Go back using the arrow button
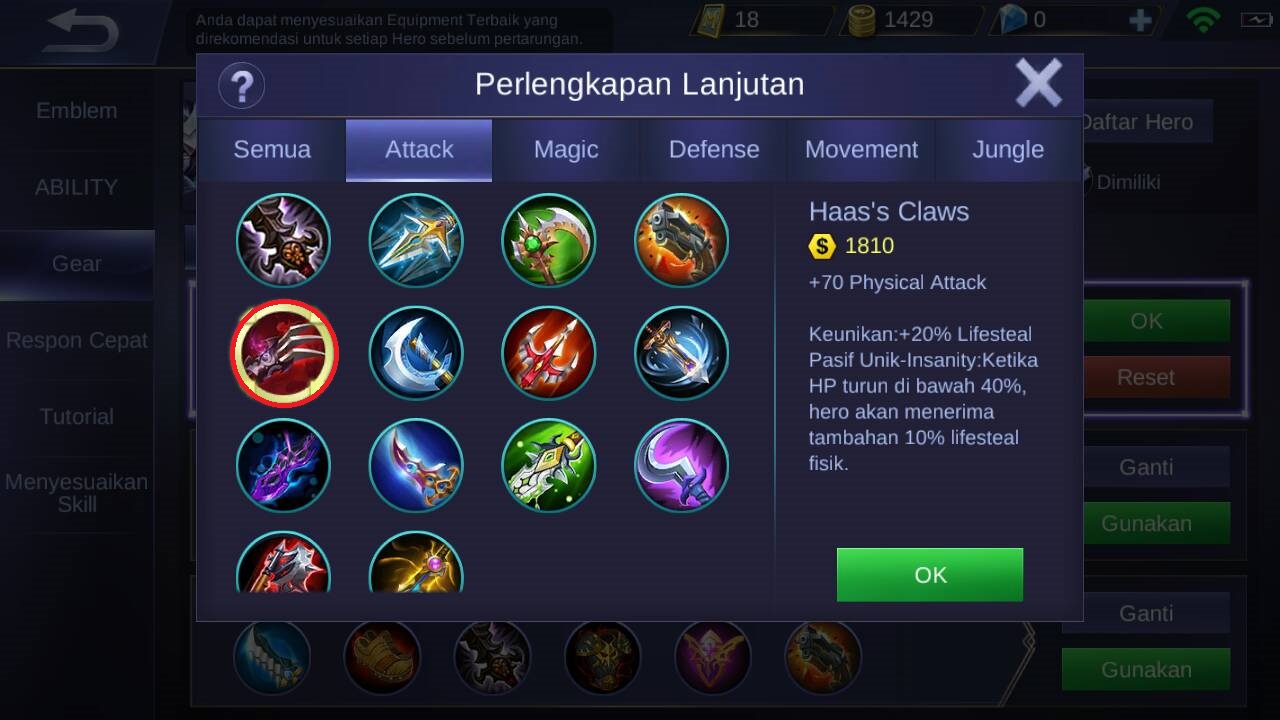The height and width of the screenshot is (720, 1280). [x=82, y=32]
